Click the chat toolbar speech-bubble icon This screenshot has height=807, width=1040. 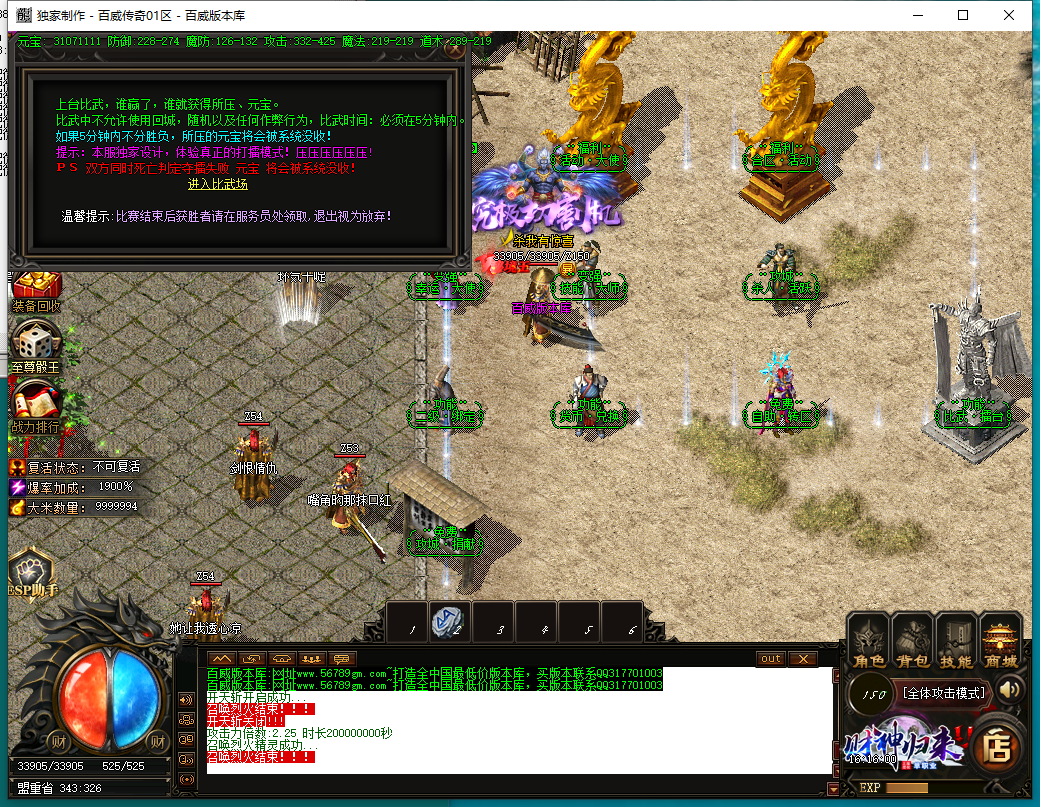343,659
